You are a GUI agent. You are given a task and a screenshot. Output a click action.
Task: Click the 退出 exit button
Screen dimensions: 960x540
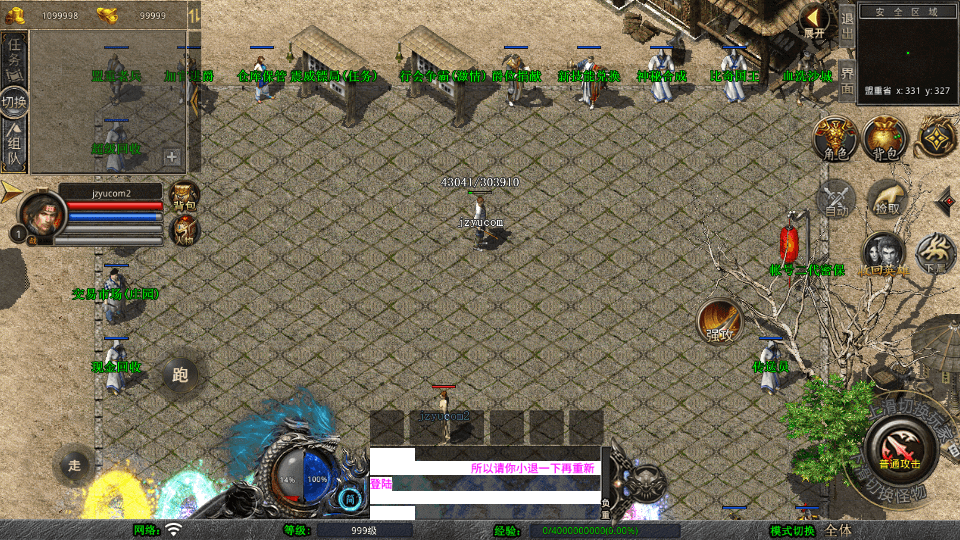point(847,24)
